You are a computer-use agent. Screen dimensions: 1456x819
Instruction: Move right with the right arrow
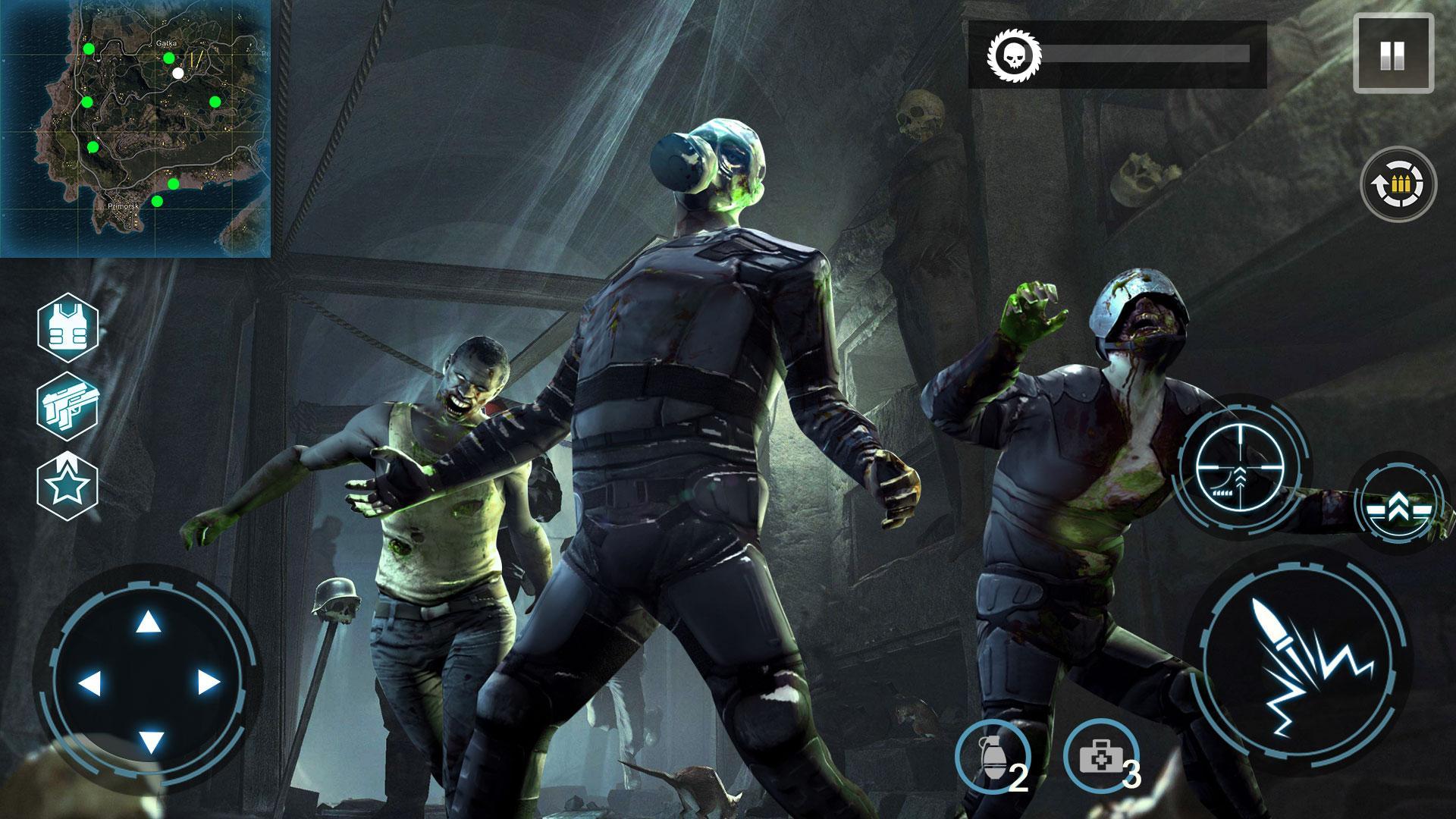point(208,682)
